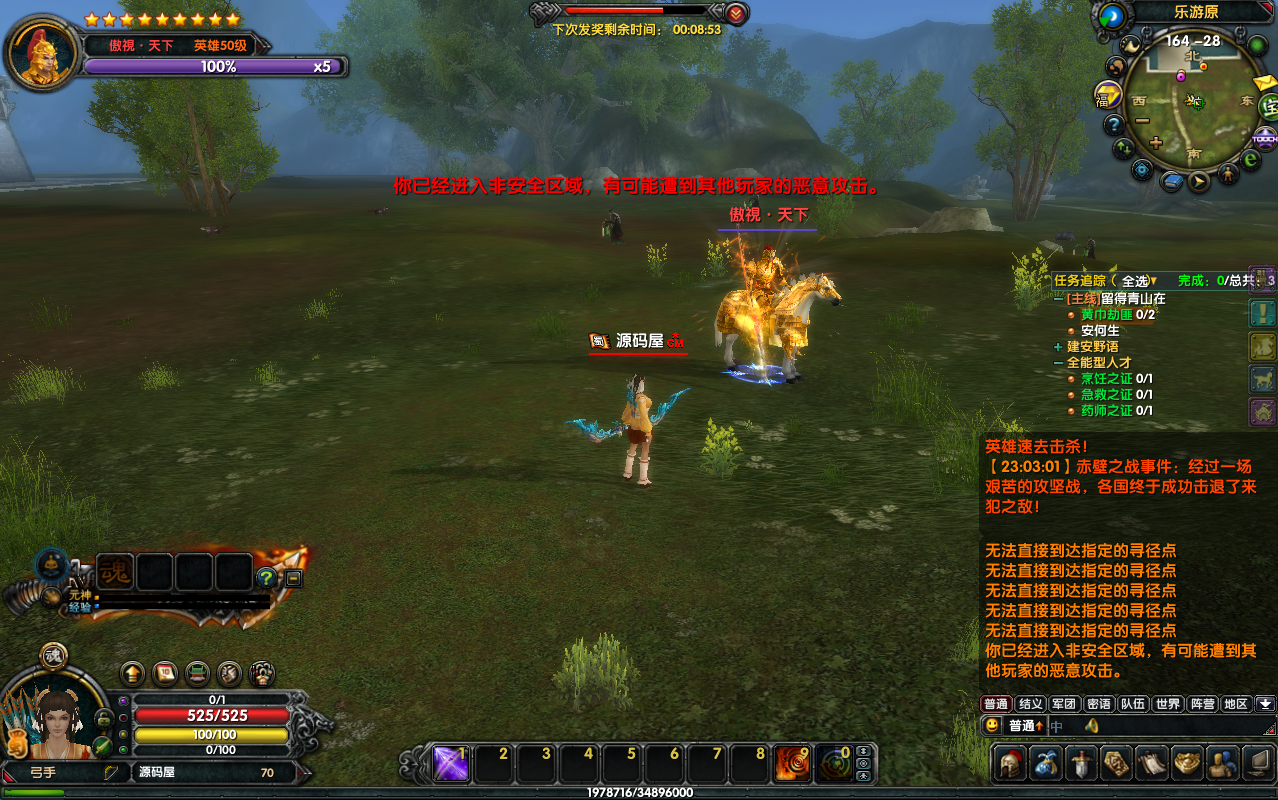
Task: Open the smiley emoticon picker
Action: (992, 725)
